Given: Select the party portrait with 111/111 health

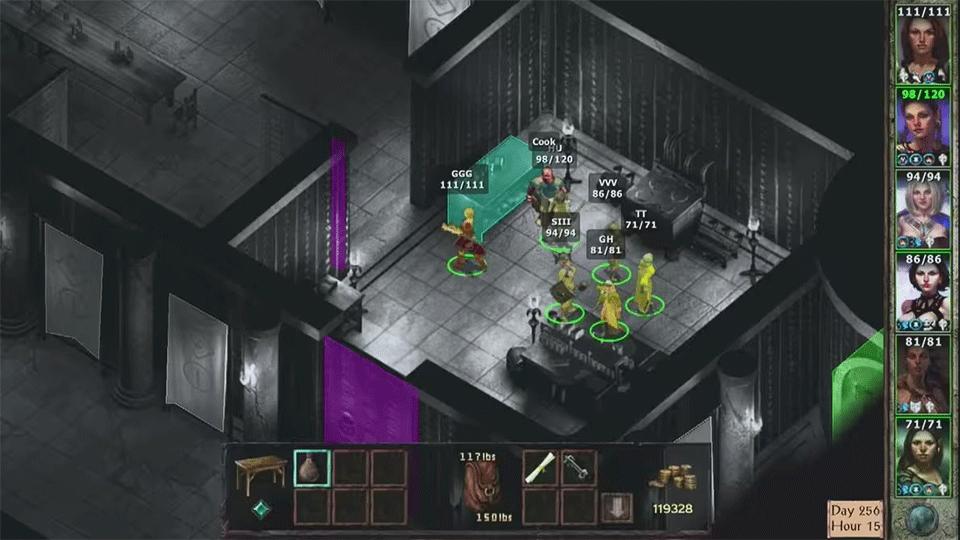Looking at the screenshot, I should [922, 47].
